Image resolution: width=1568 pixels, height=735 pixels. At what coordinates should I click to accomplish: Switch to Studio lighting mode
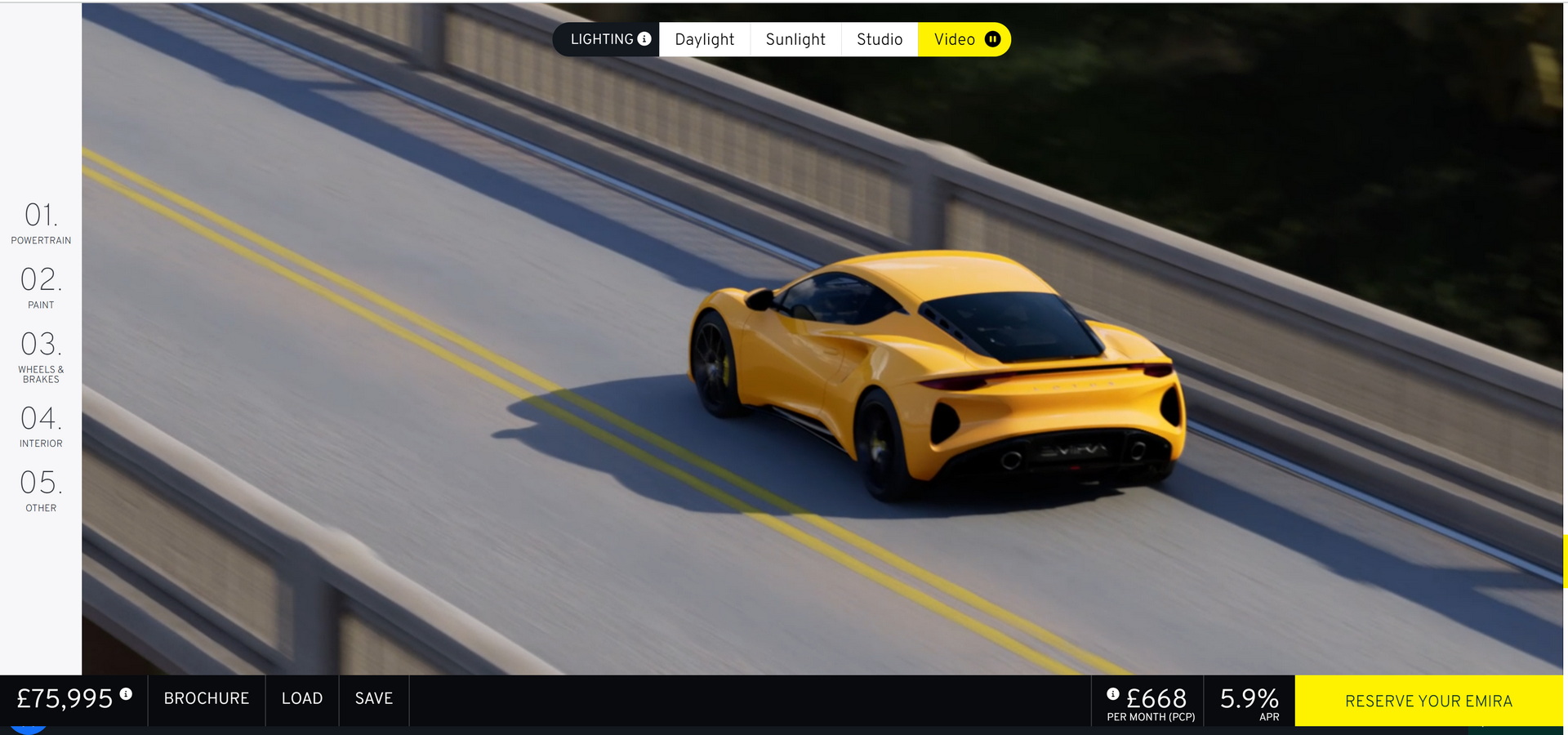point(879,38)
